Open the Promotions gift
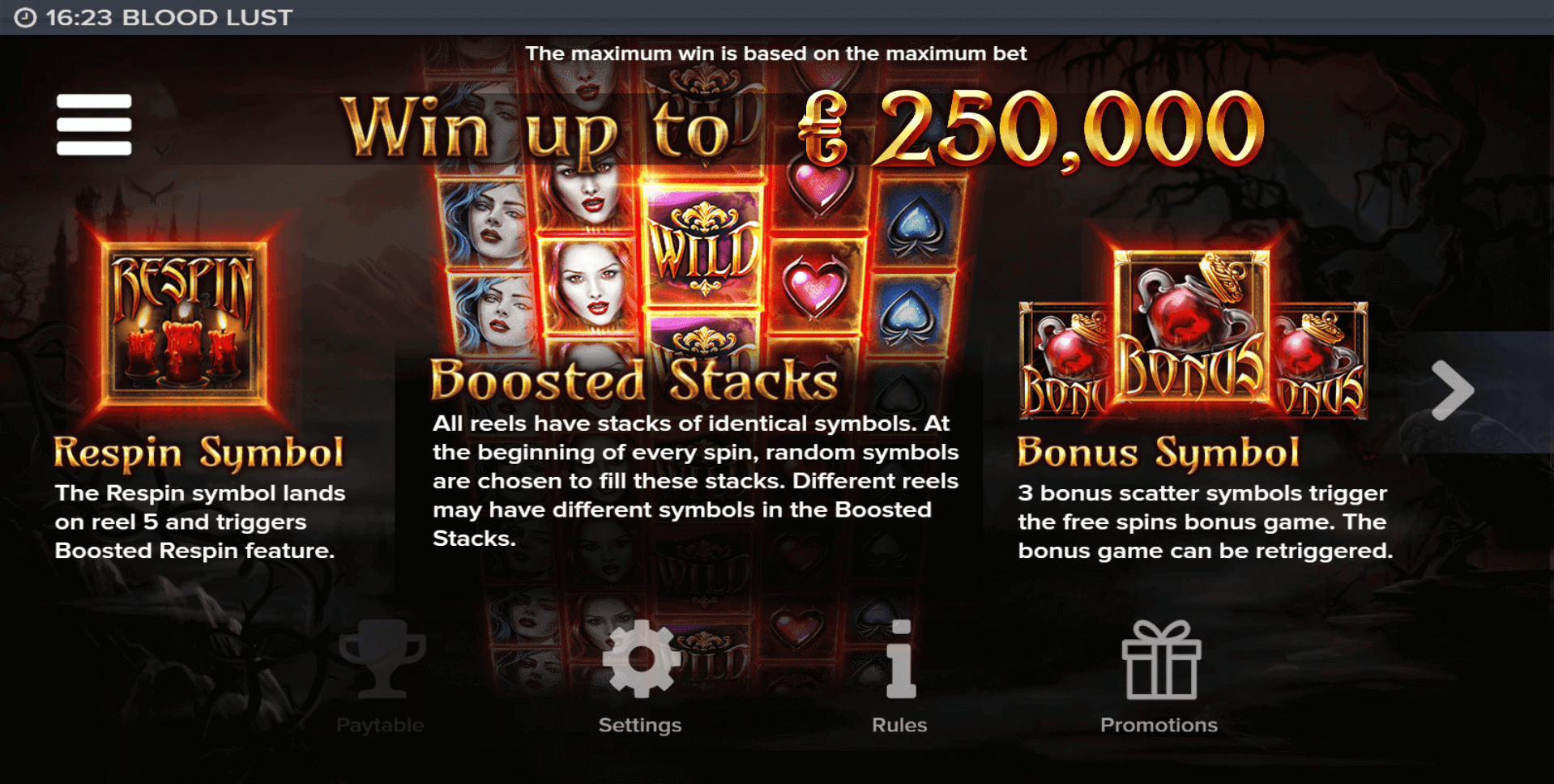This screenshot has height=784, width=1554. [1160, 660]
